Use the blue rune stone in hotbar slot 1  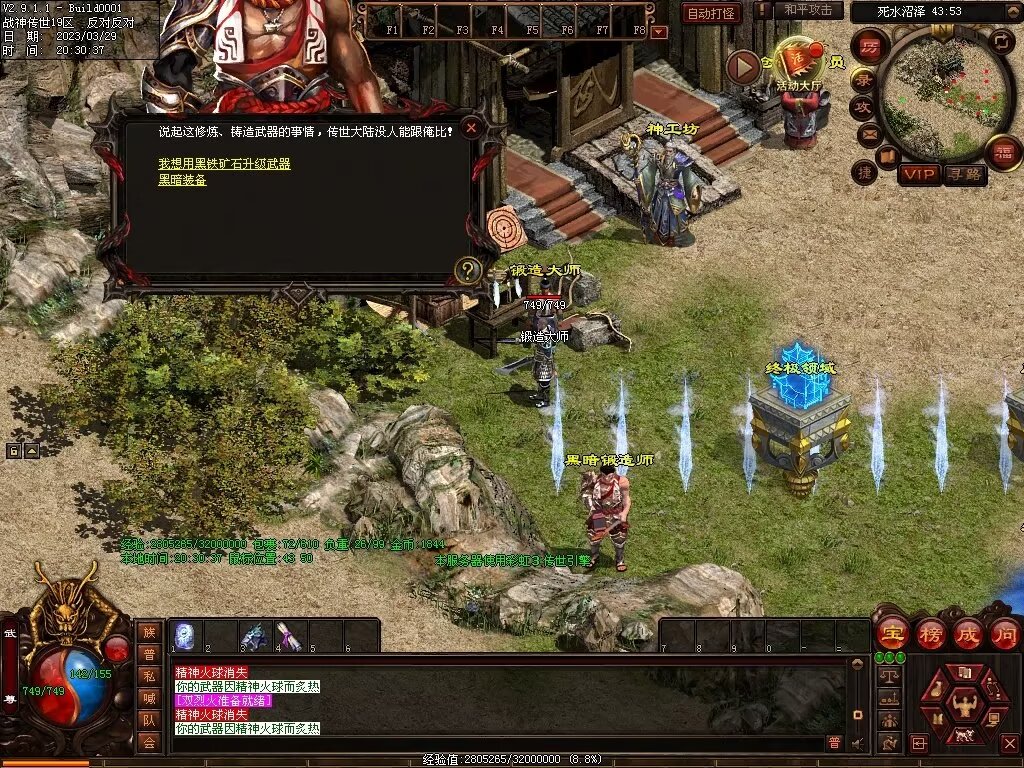pyautogui.click(x=184, y=636)
